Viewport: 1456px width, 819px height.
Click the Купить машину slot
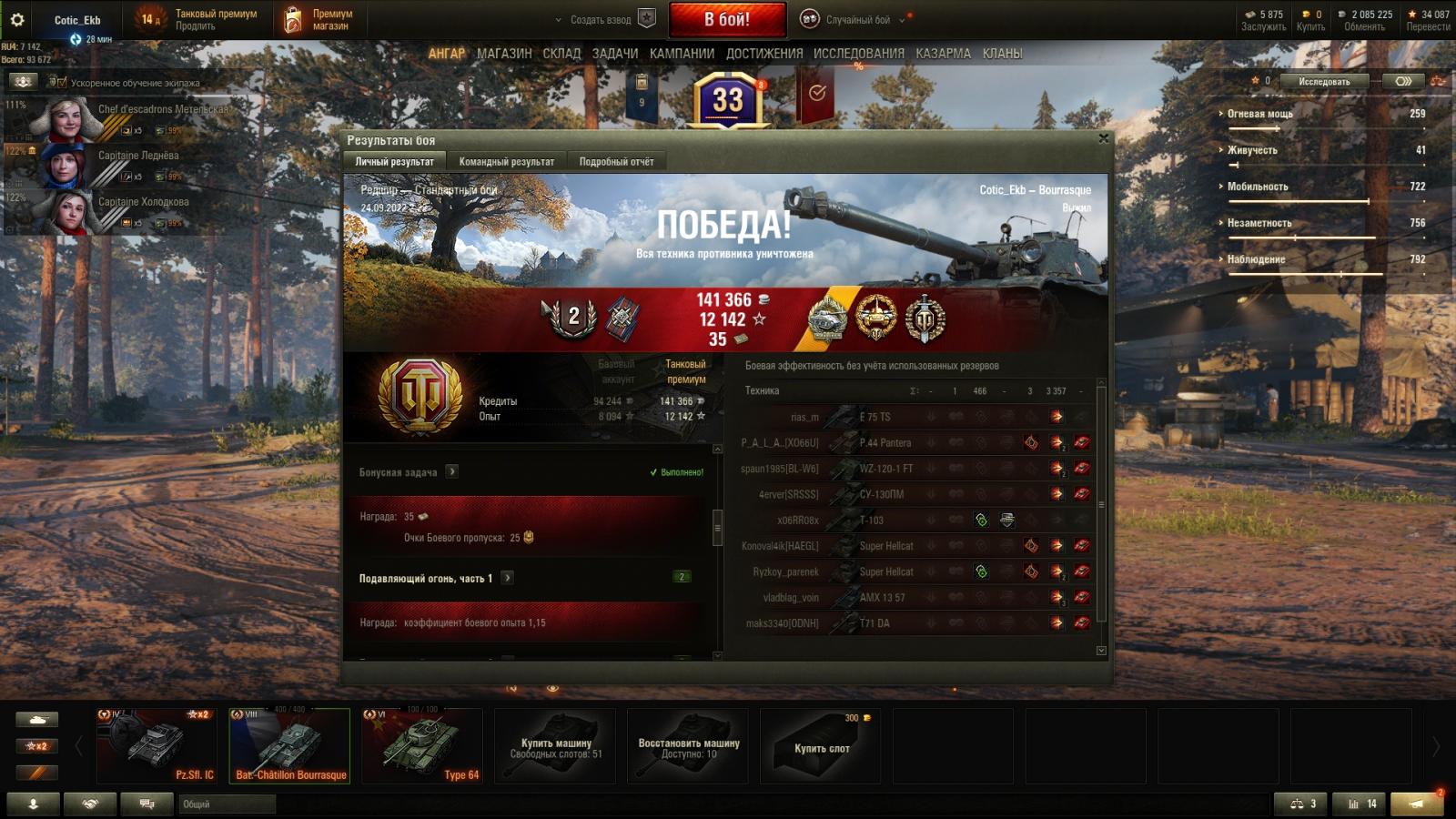tap(555, 746)
